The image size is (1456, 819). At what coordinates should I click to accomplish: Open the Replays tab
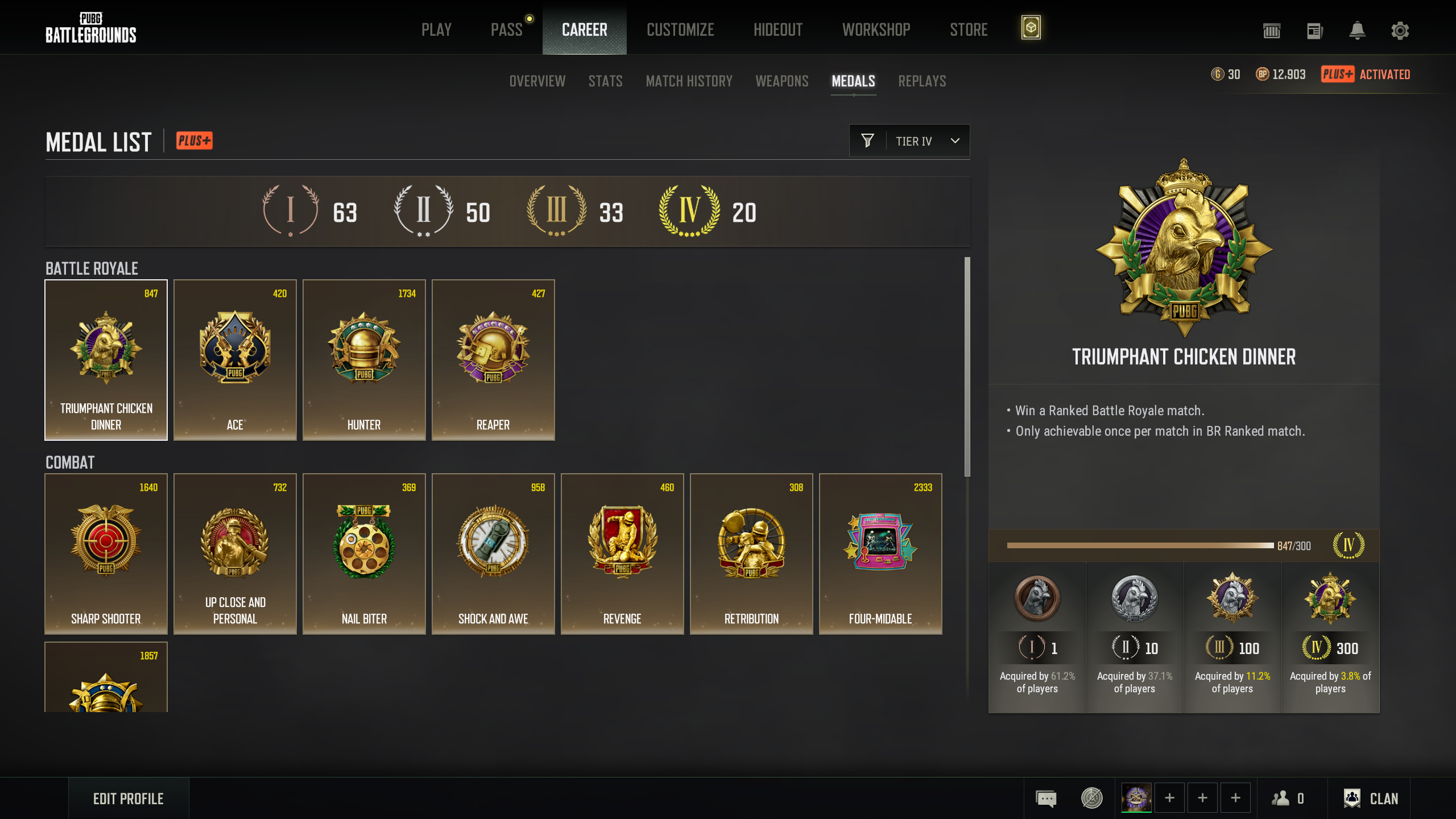click(x=922, y=81)
